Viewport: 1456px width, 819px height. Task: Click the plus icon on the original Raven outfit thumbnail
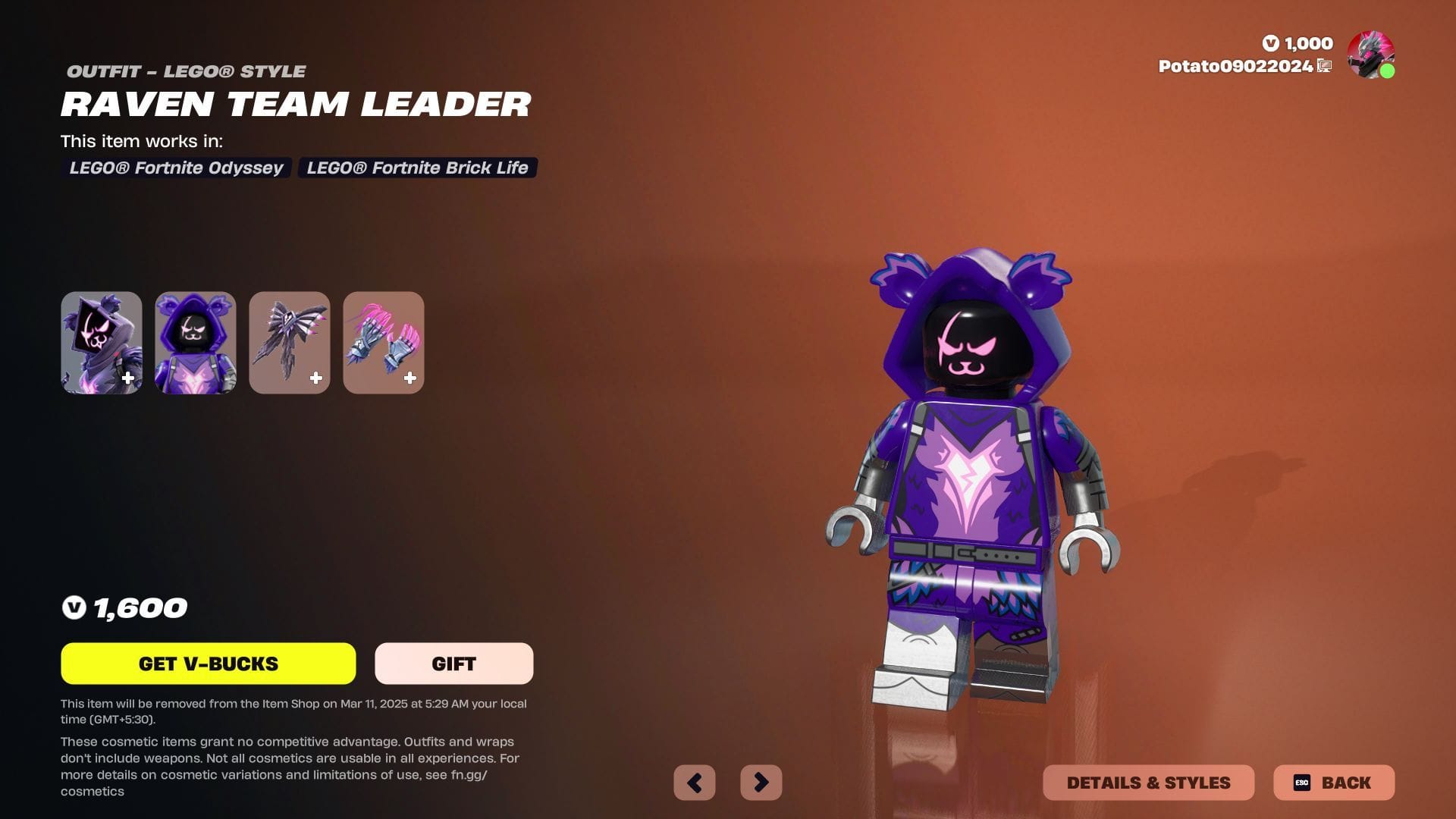(128, 377)
